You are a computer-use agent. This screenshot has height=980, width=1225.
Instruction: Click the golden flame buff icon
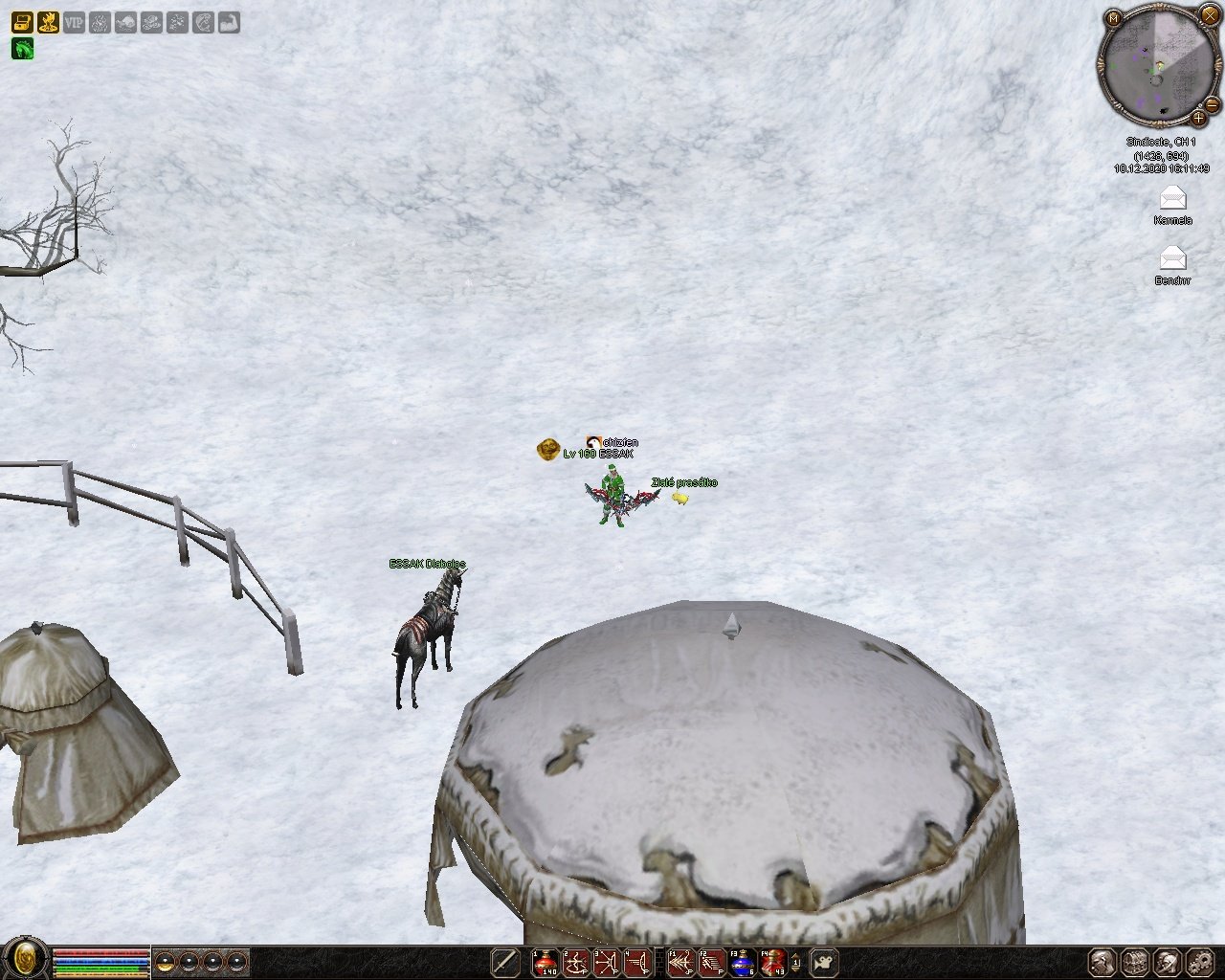[48, 21]
